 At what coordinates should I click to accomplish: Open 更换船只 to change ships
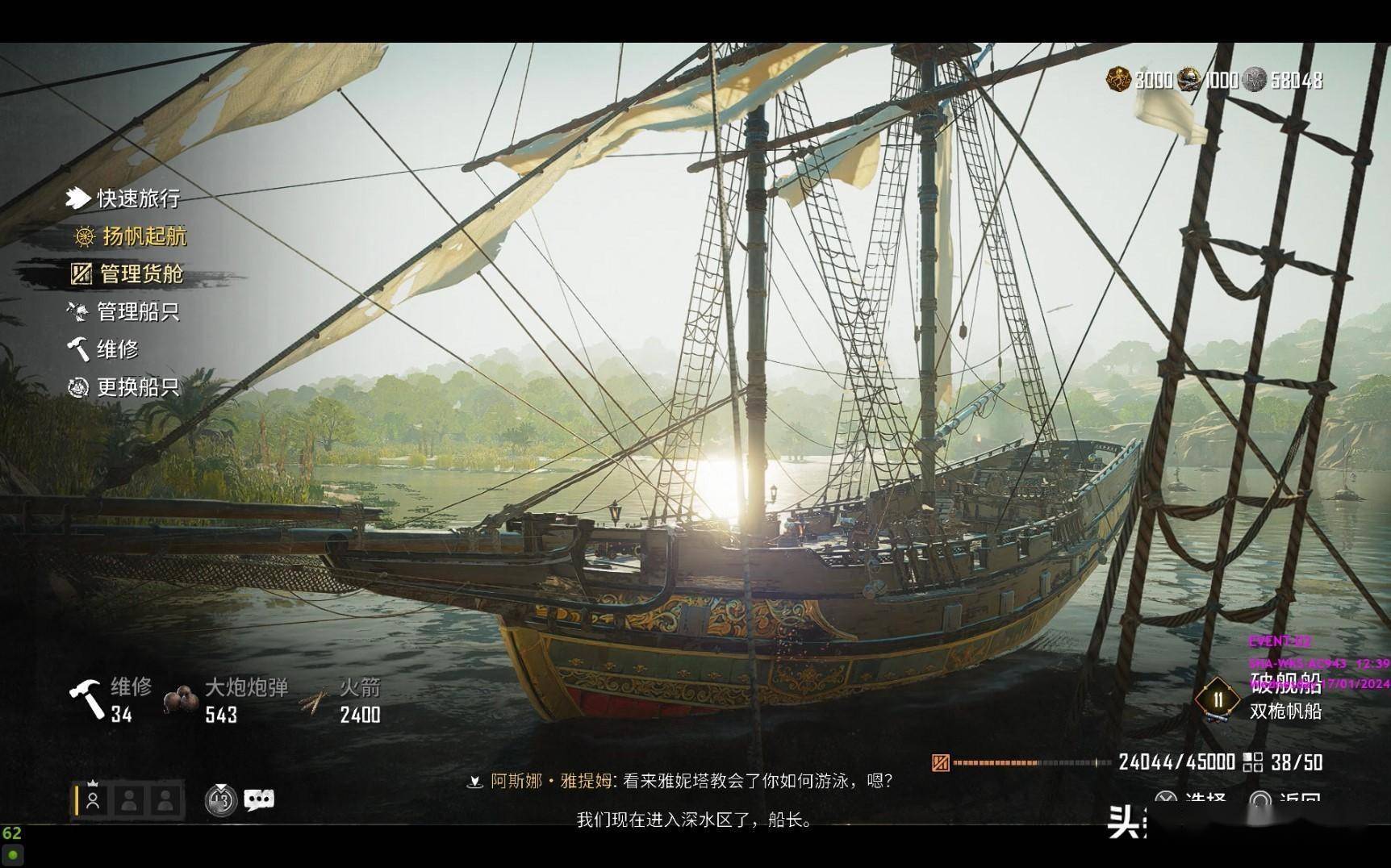[137, 387]
